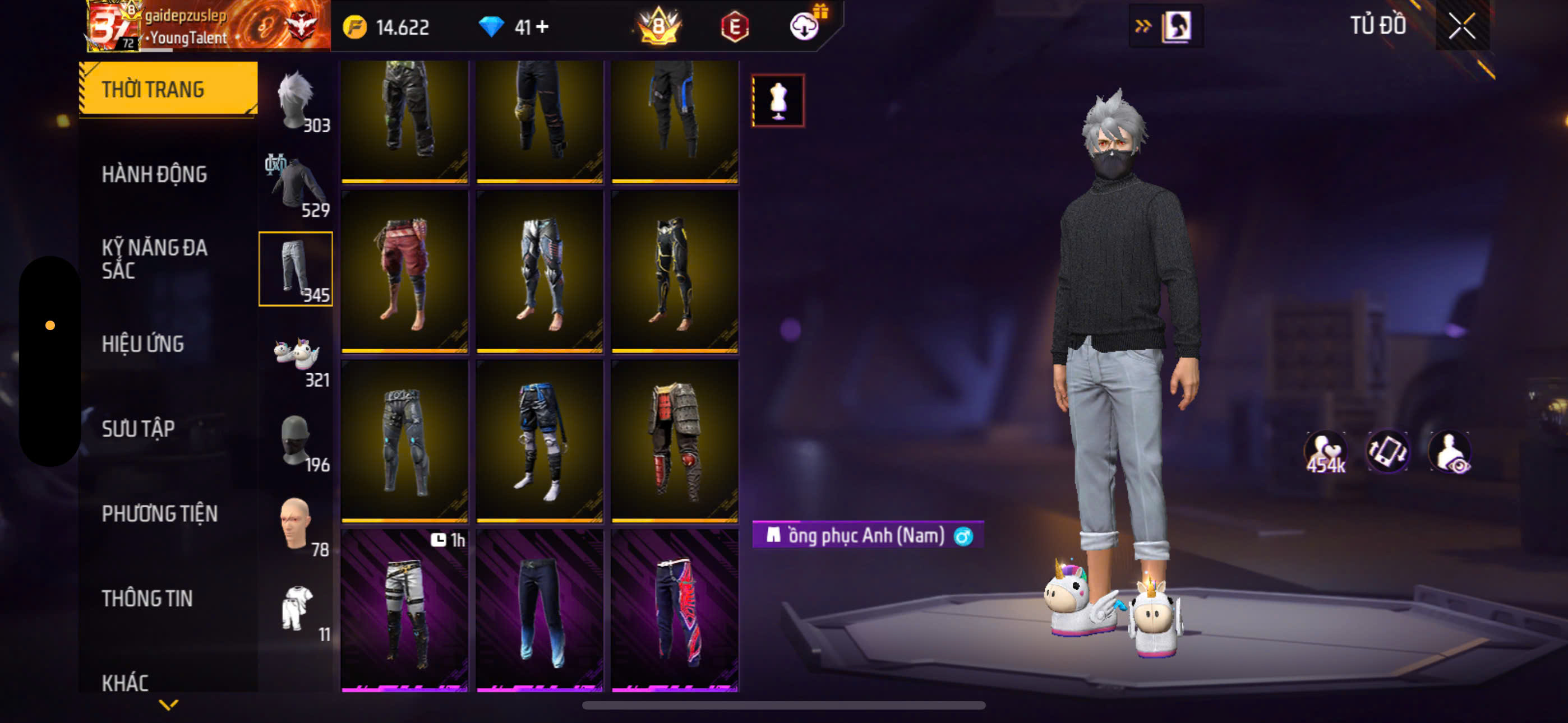Pick the time-limited 1h pants
1568x723 pixels.
[x=404, y=610]
